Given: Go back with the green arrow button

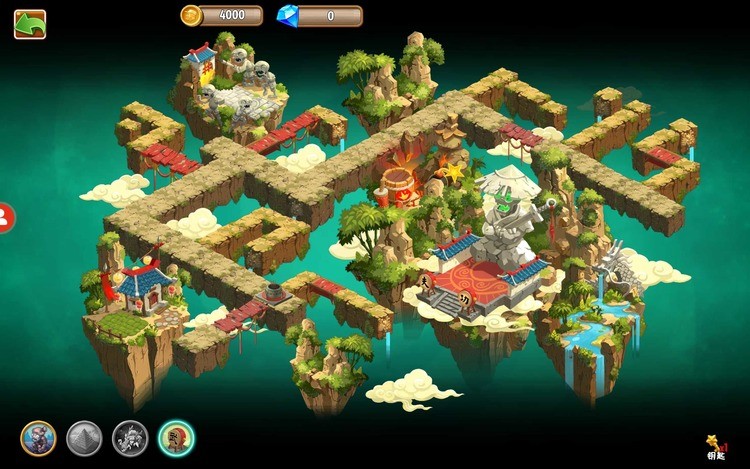Looking at the screenshot, I should coord(30,24).
